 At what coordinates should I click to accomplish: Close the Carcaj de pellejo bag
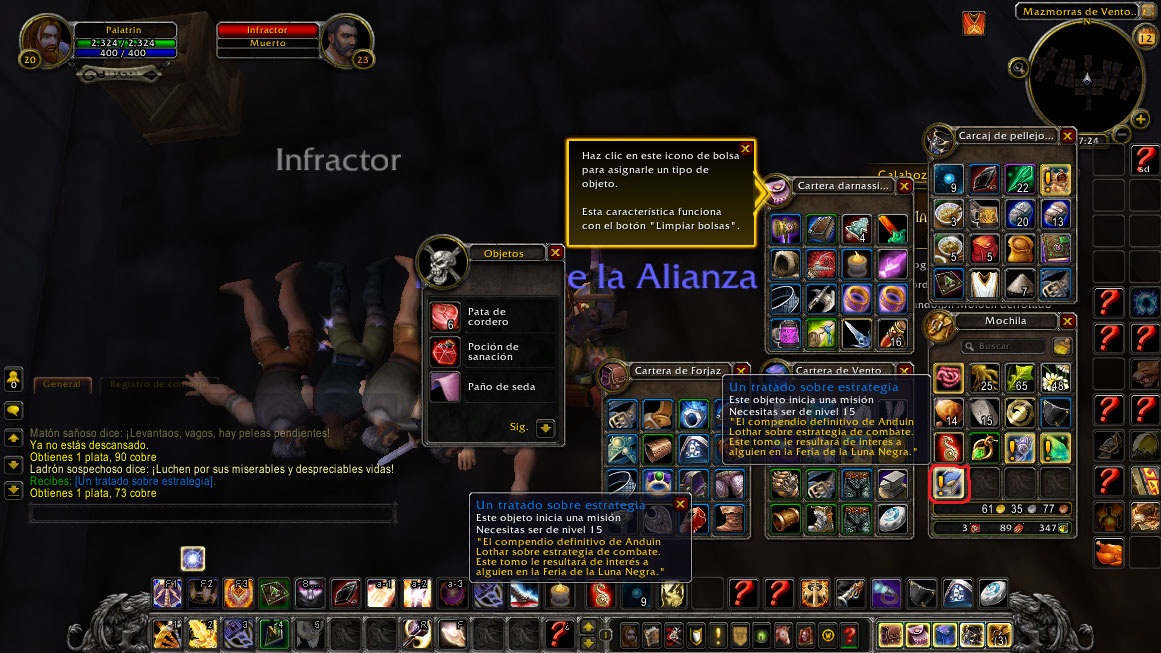click(x=1067, y=135)
